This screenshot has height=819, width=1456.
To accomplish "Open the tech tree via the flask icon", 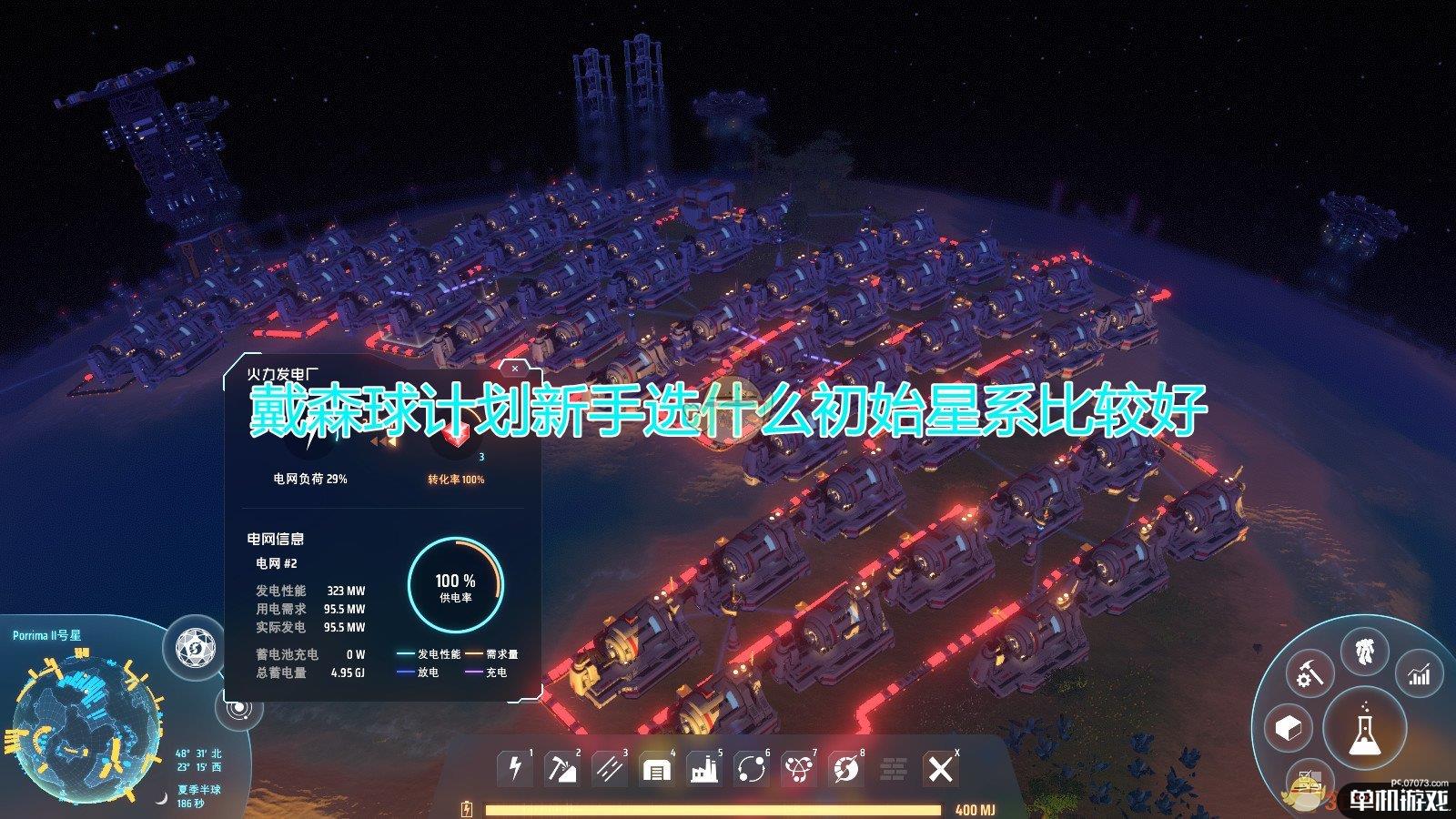I will pyautogui.click(x=1365, y=728).
